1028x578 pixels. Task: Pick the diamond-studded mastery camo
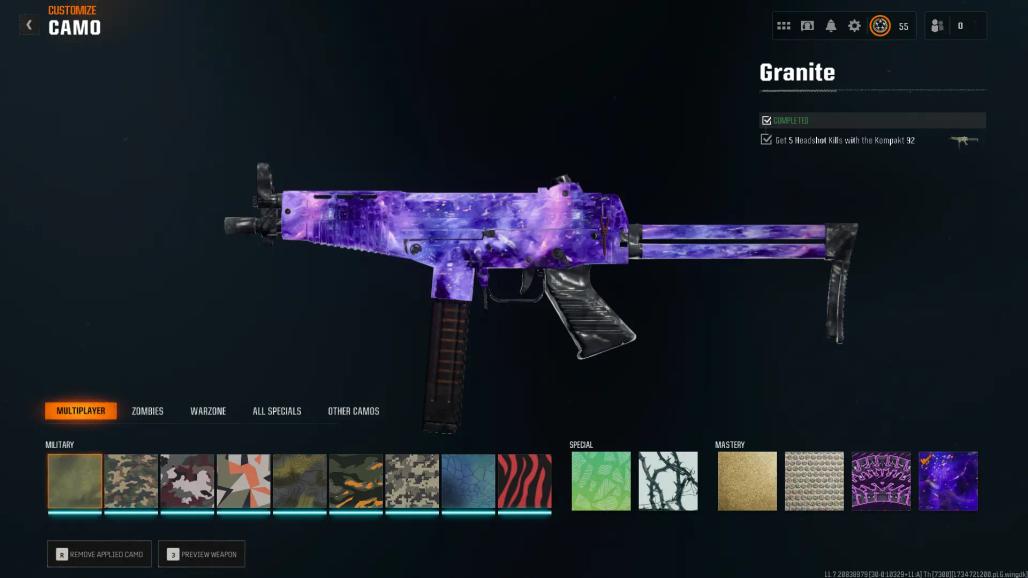[814, 481]
